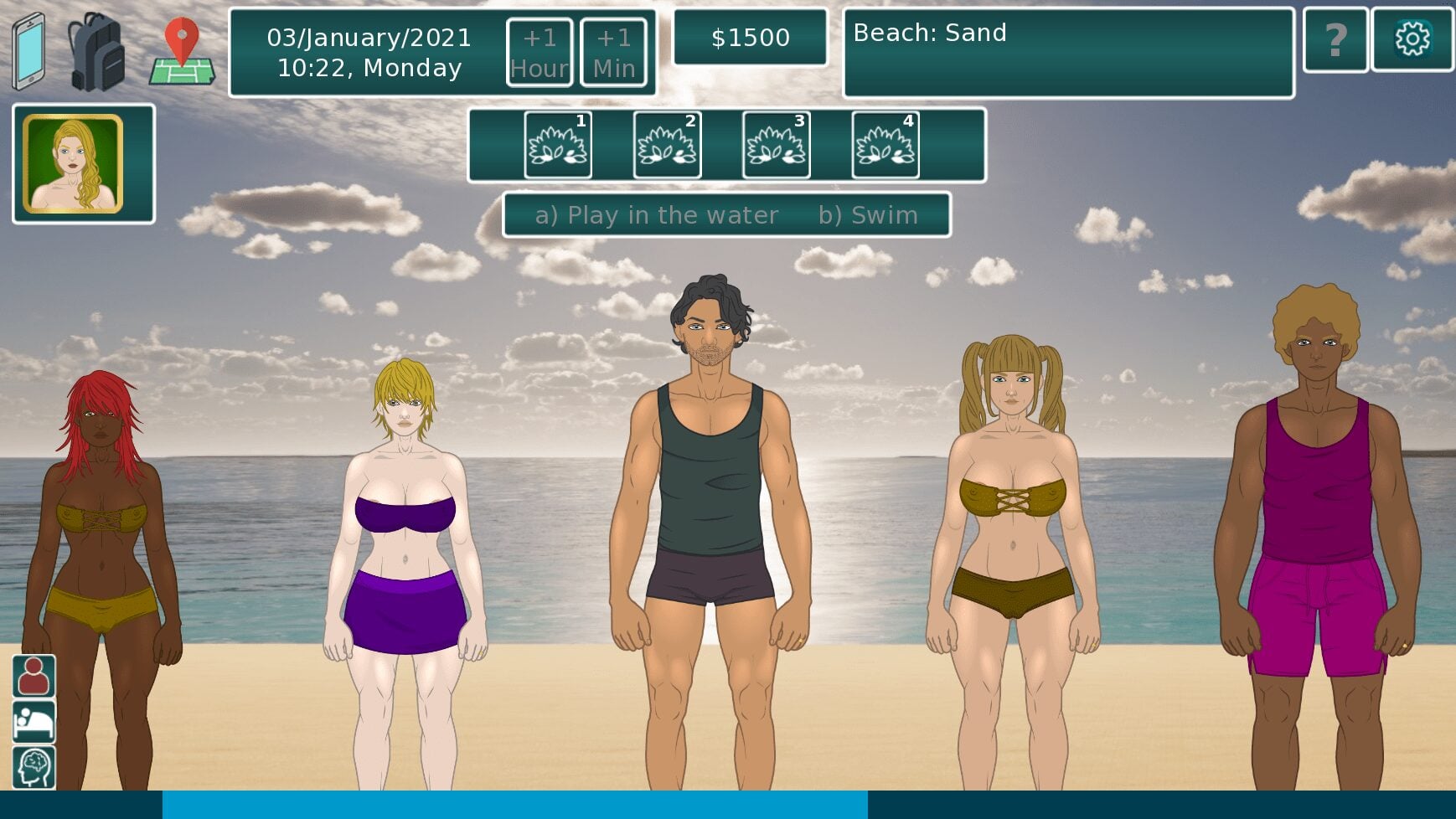Viewport: 1456px width, 819px height.
Task: Open the gear settings menu
Action: point(1412,39)
